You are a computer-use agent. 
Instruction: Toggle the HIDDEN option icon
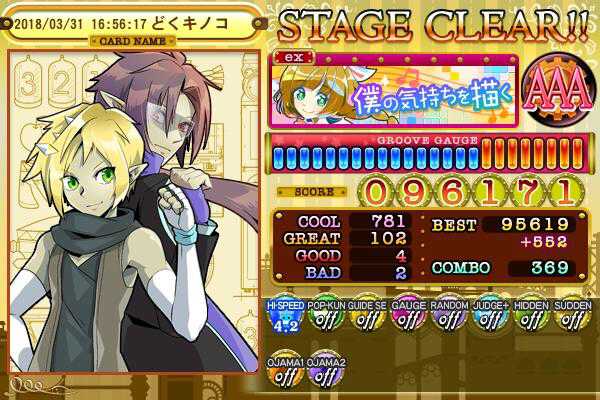point(531,317)
